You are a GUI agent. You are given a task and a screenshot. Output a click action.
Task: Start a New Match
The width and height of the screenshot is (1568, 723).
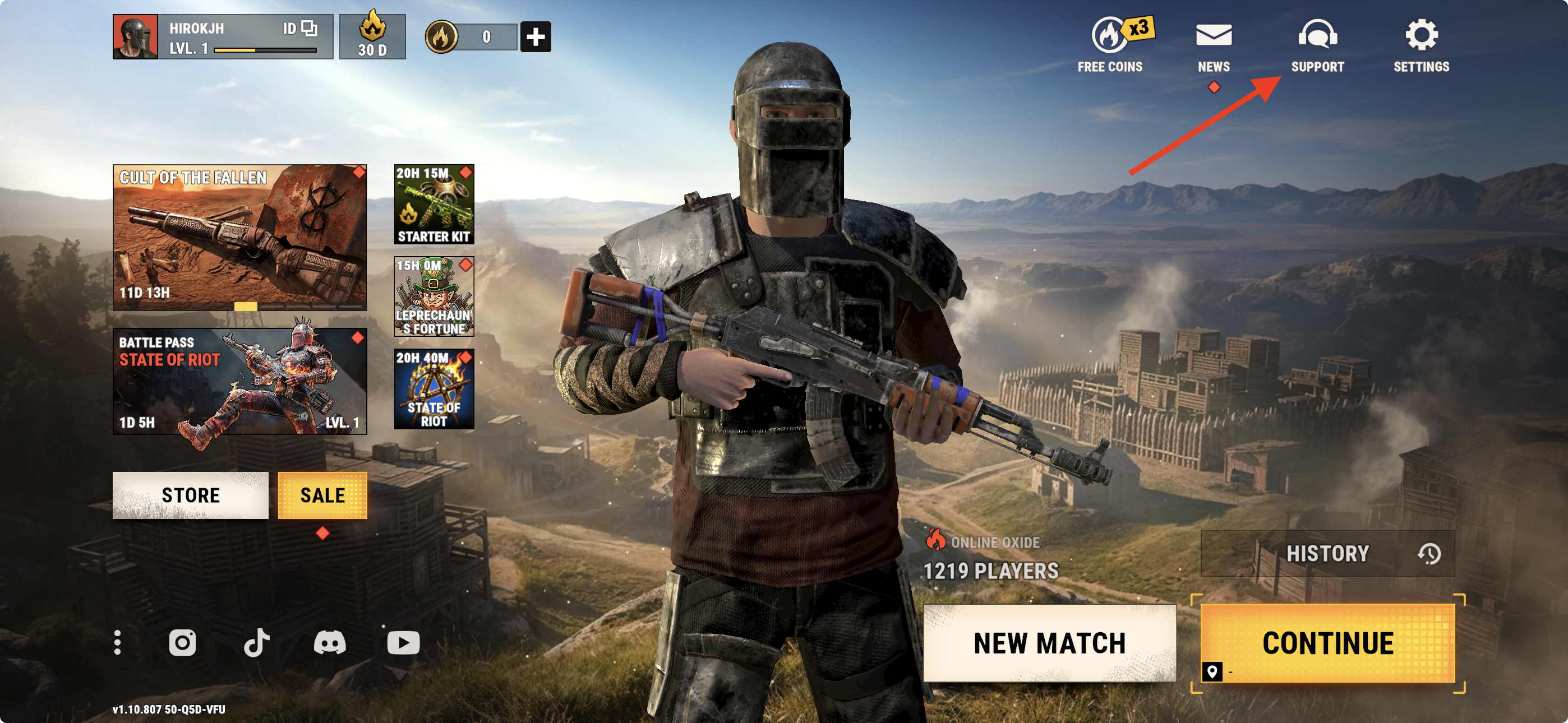point(1049,643)
